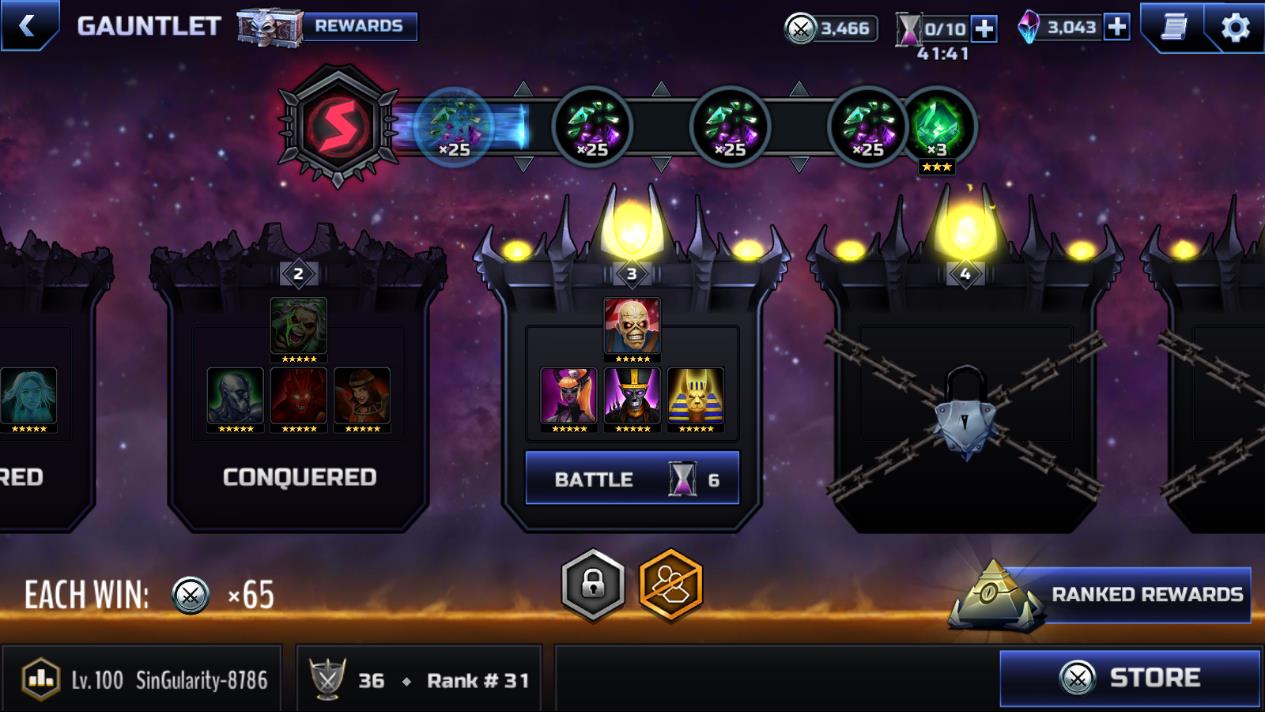Tap the gray hexagon padlock icon
1265x712 pixels.
click(593, 585)
